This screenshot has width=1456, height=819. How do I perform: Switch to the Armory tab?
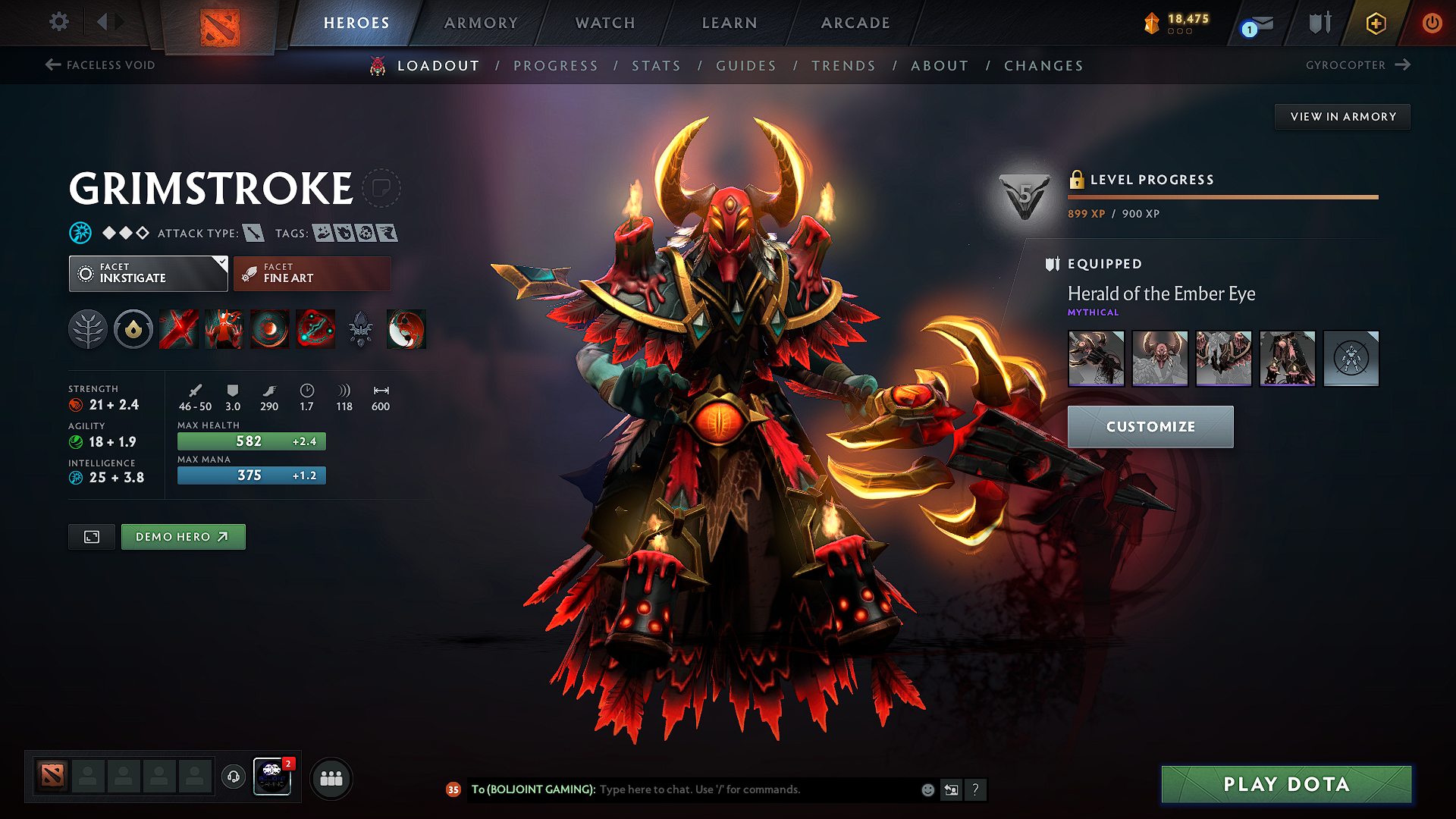coord(481,23)
